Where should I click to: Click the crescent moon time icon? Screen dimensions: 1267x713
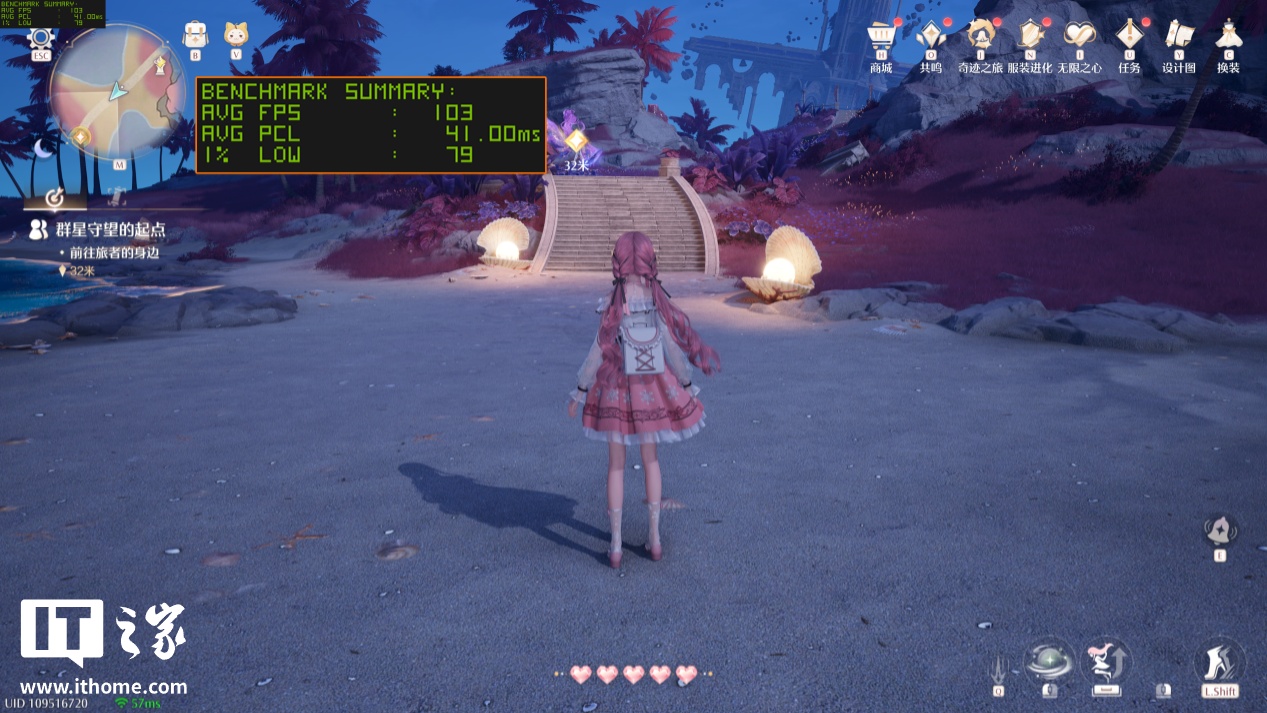(42, 148)
